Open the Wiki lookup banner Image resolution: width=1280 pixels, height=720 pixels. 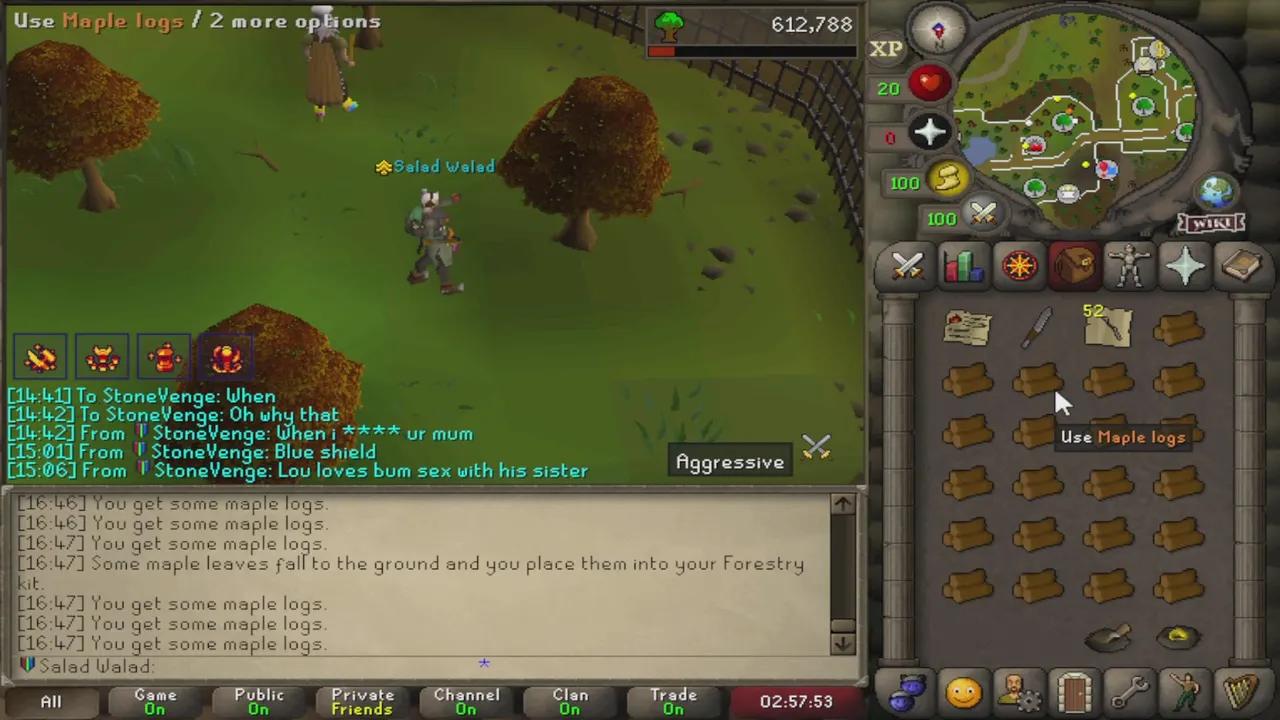pyautogui.click(x=1210, y=224)
